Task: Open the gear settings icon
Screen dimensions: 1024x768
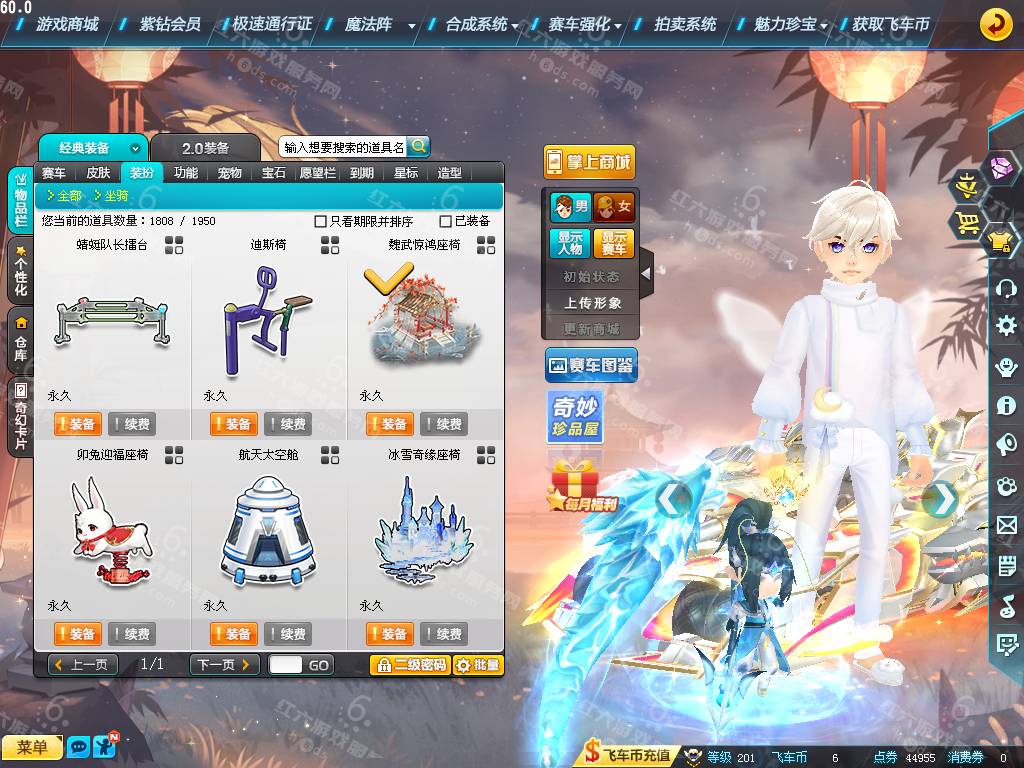Action: [x=1006, y=325]
